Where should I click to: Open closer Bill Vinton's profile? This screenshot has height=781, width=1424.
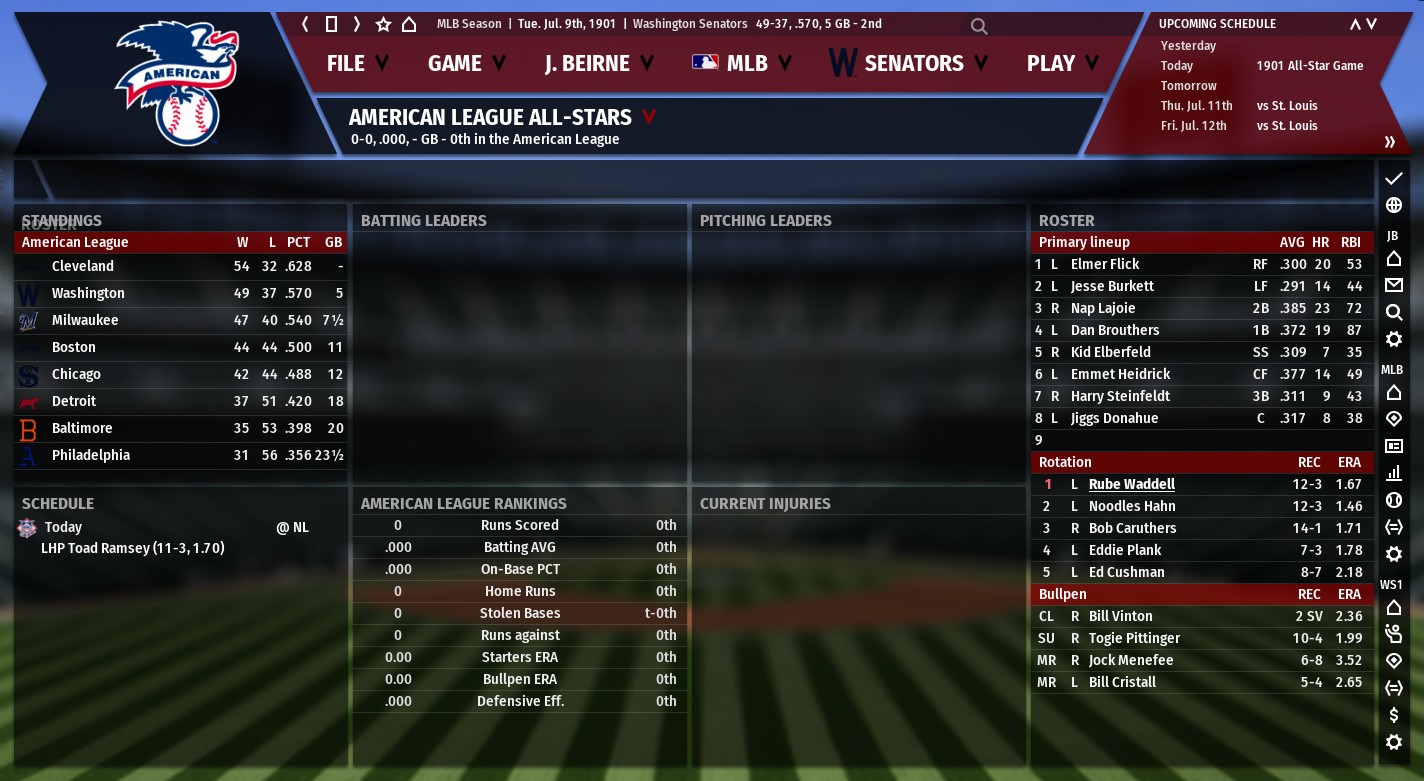click(1120, 616)
